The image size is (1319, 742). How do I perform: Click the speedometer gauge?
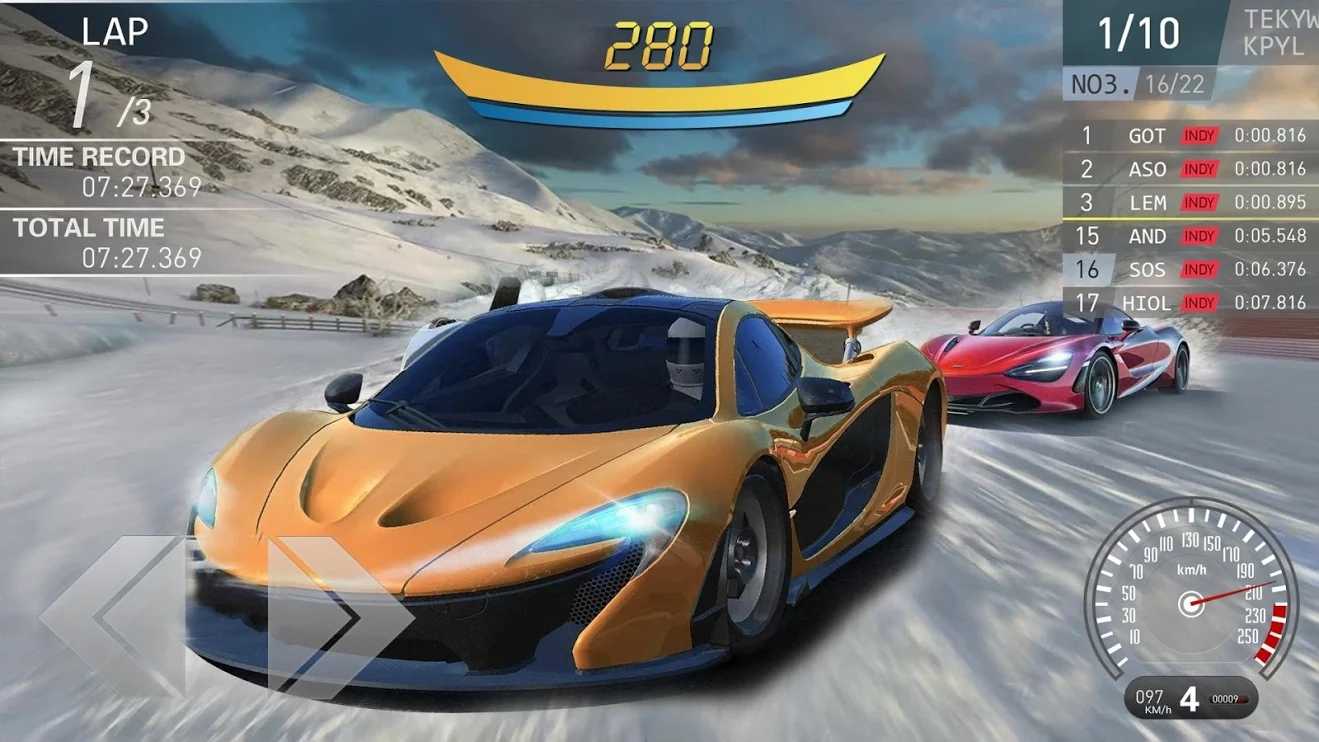point(1190,598)
